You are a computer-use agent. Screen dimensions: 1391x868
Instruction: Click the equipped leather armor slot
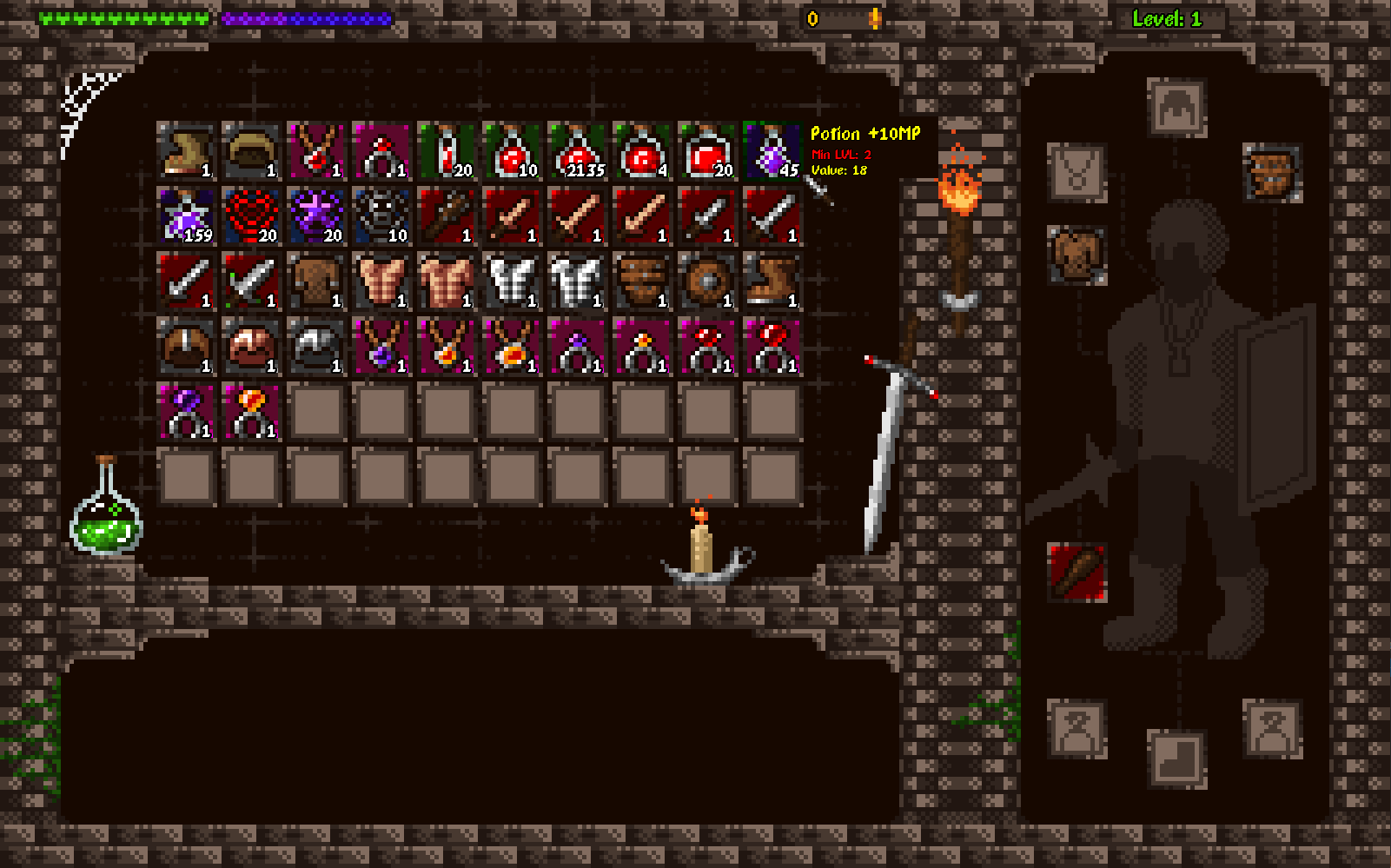click(x=1076, y=255)
